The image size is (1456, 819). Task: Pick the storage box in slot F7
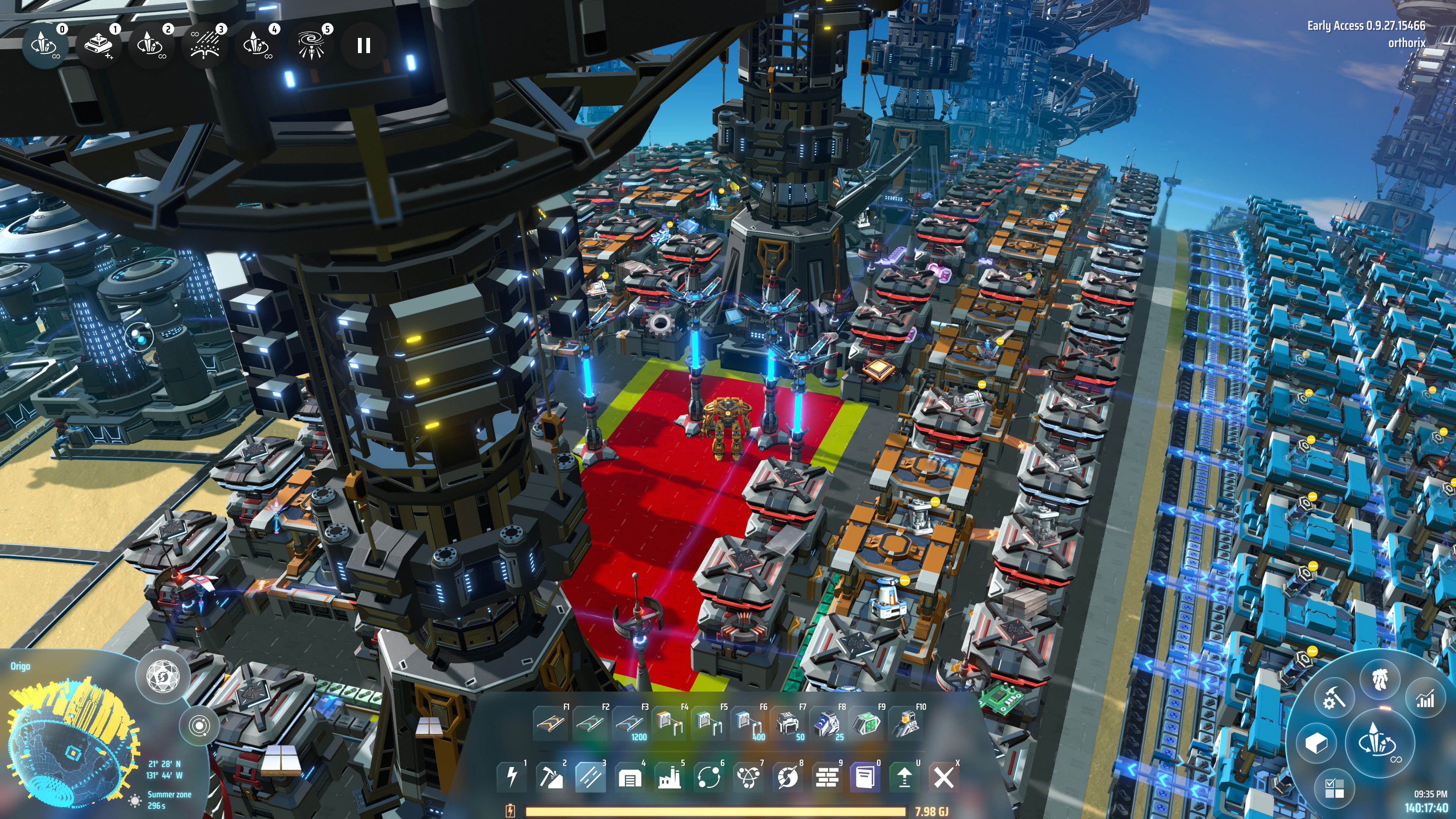point(788,723)
